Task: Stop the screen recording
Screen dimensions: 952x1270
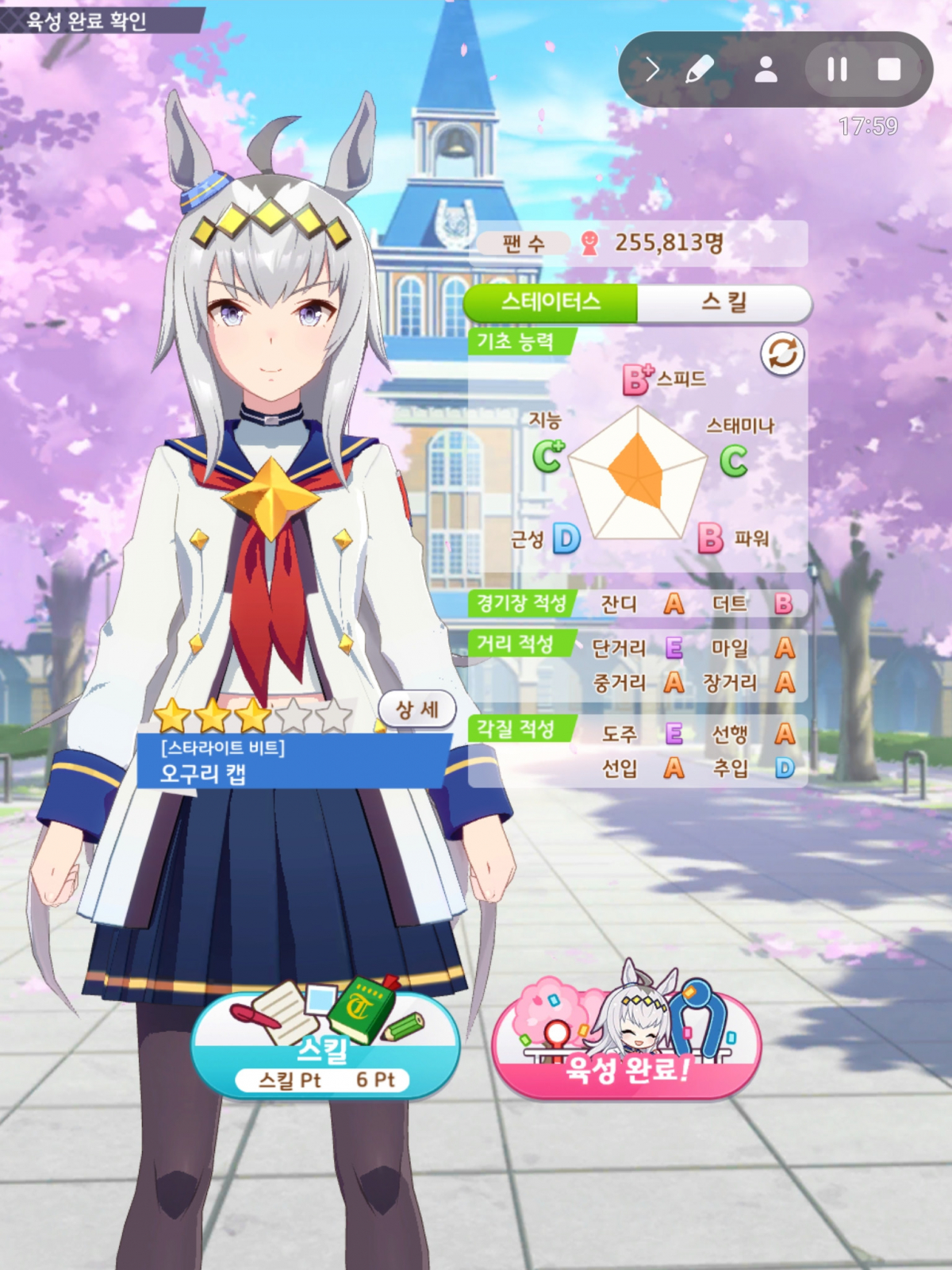Action: click(889, 70)
